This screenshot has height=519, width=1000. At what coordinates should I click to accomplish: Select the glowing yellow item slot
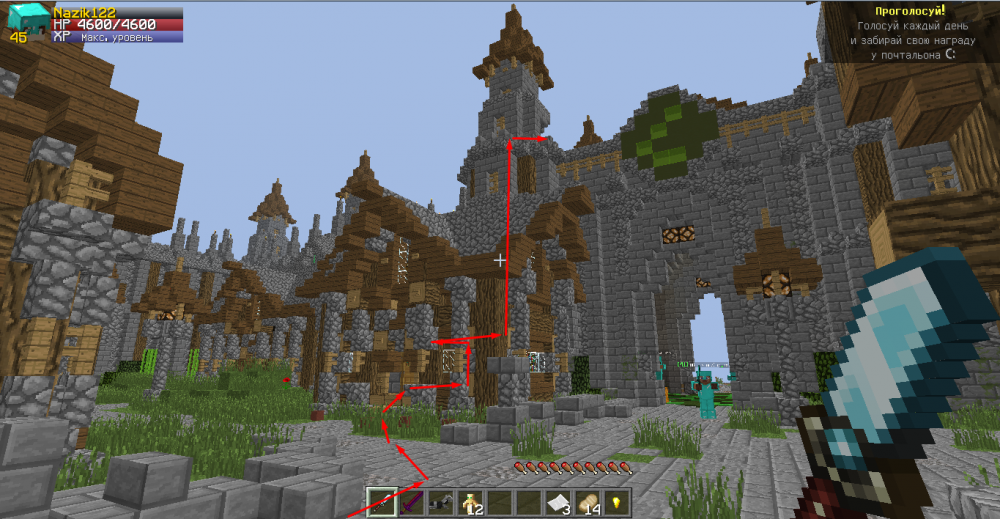click(x=615, y=502)
